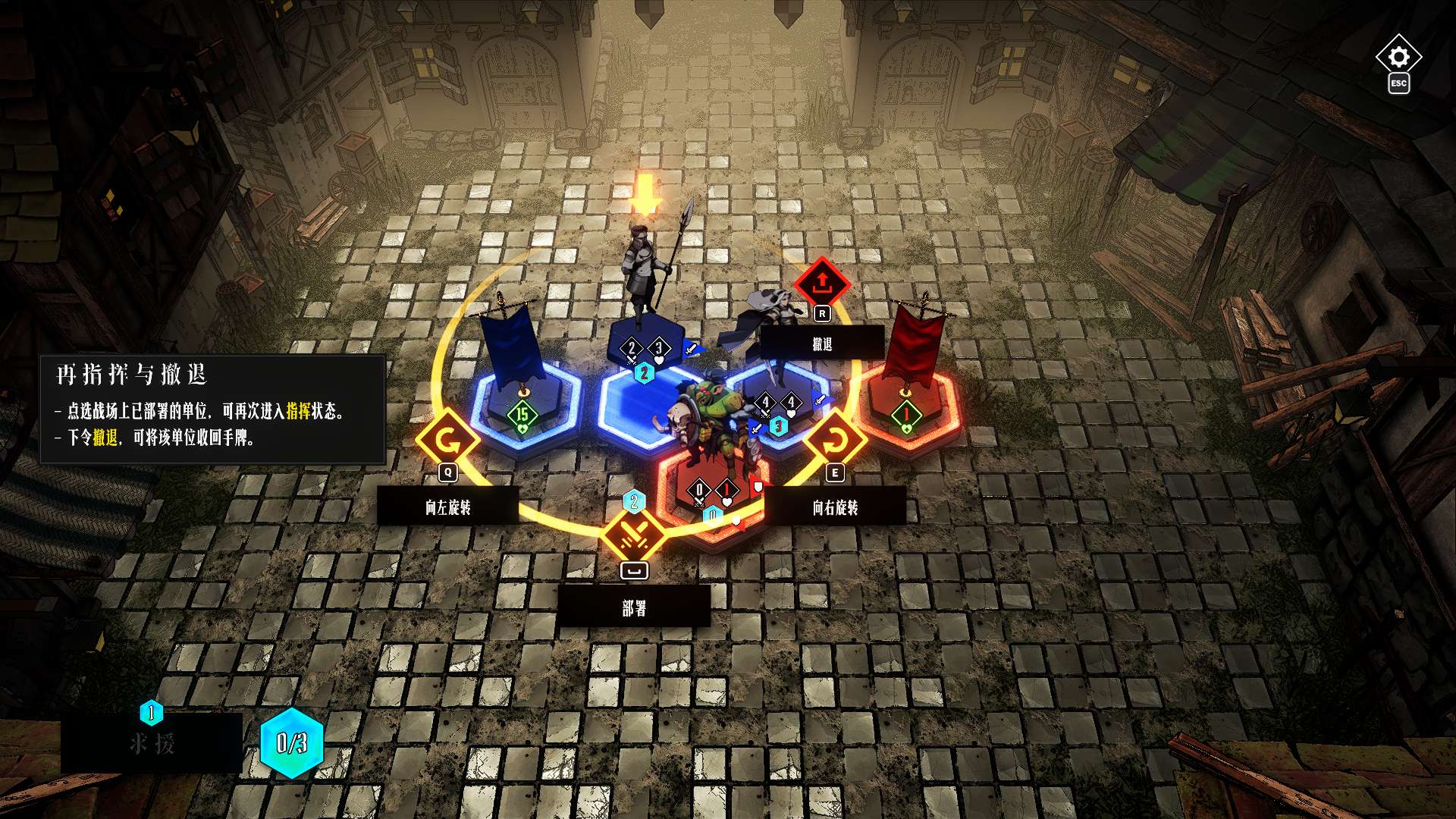Confirm deployment with the 部署 crossed-swords icon
This screenshot has height=819, width=1456.
pos(634,535)
